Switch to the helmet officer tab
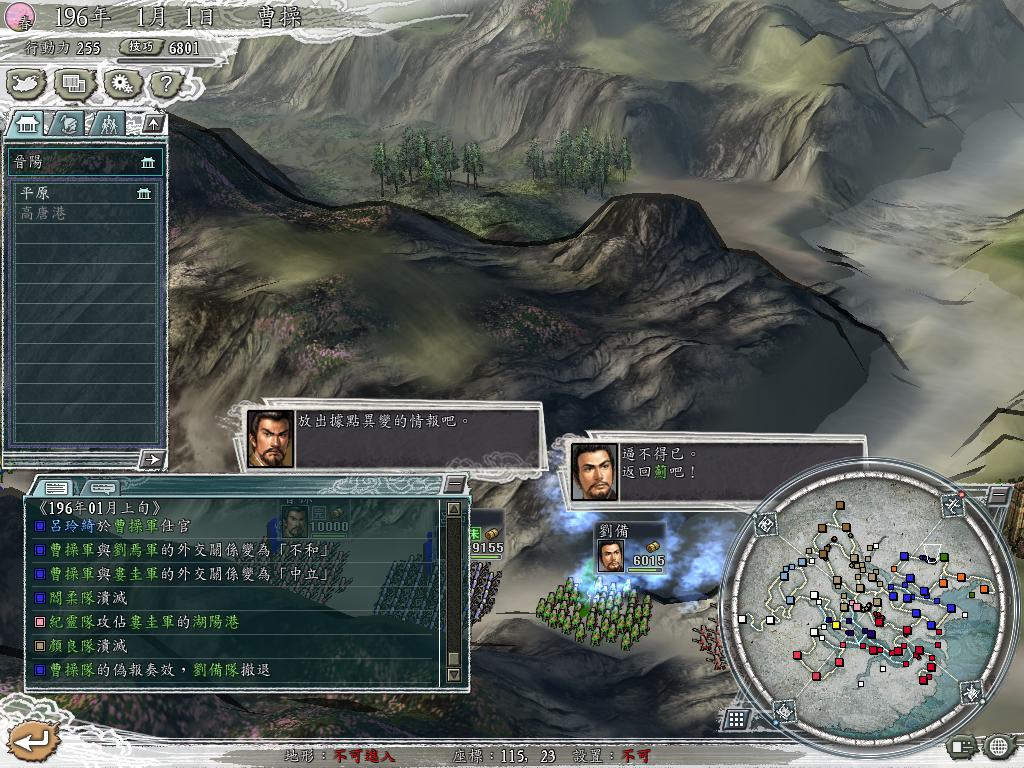Screen dimensions: 1024x768 click(68, 124)
